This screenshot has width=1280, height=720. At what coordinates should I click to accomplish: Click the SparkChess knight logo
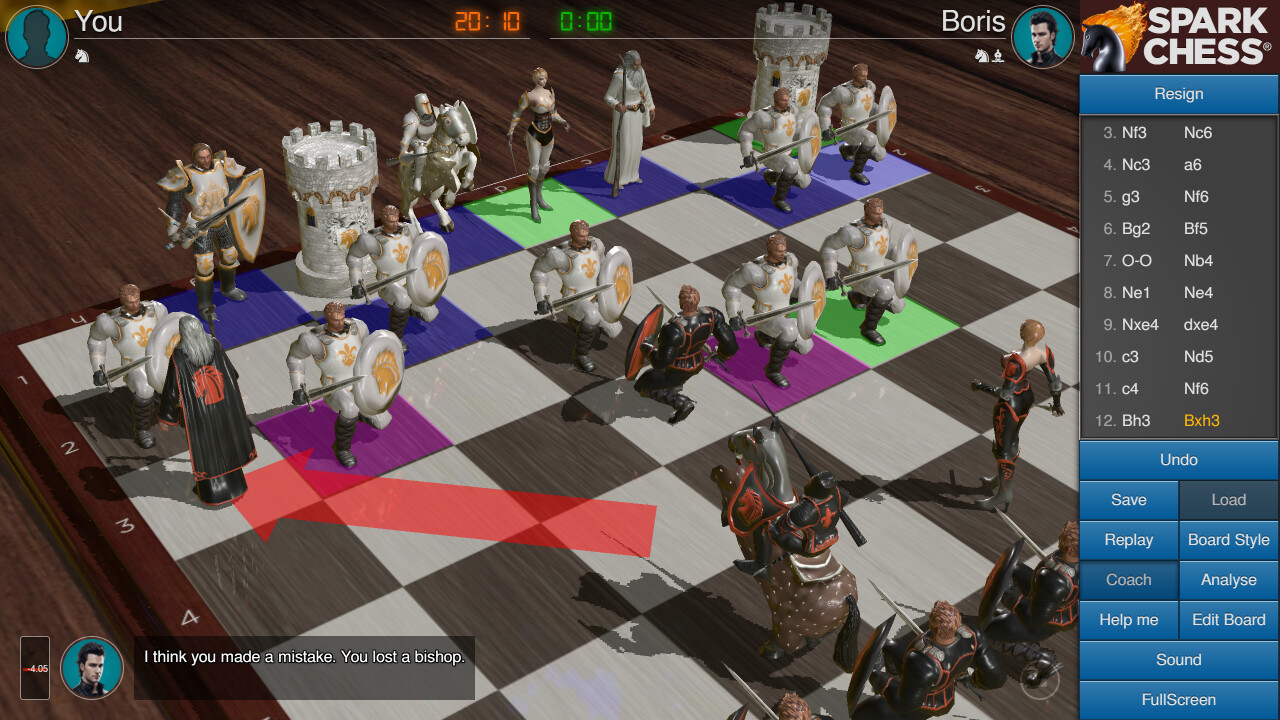coord(1110,37)
